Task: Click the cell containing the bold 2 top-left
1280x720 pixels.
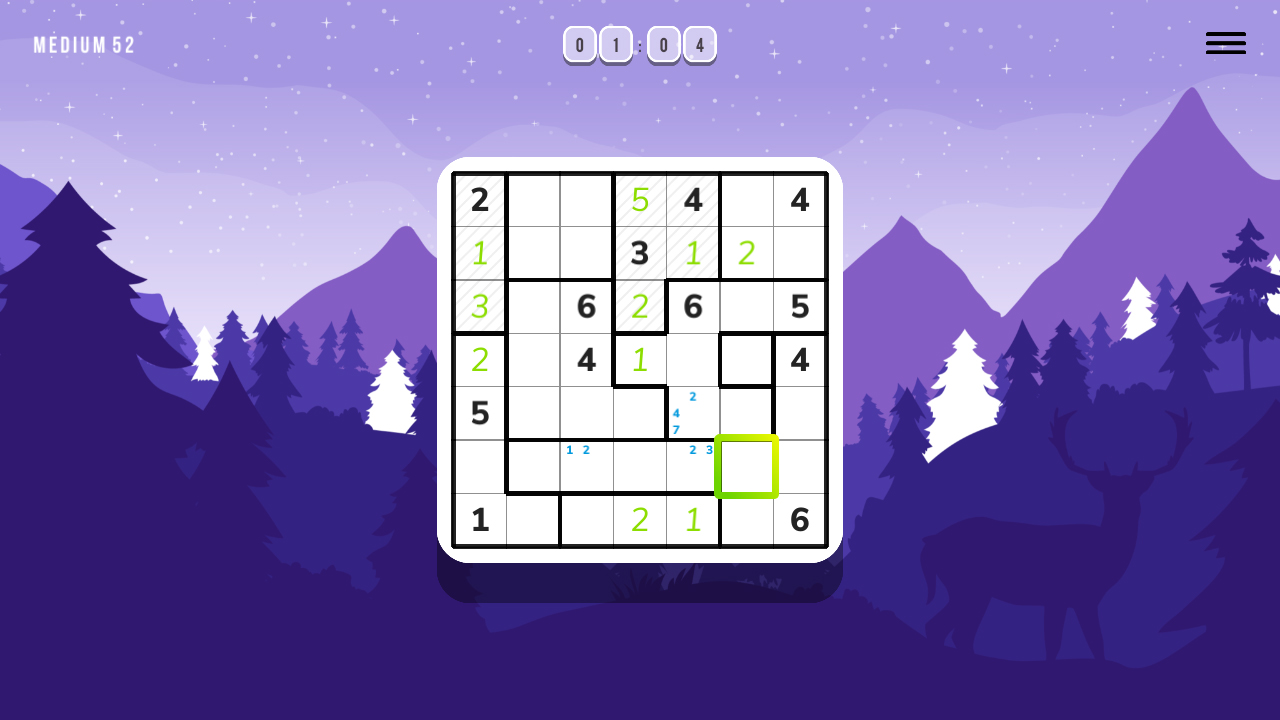Action: [x=480, y=200]
